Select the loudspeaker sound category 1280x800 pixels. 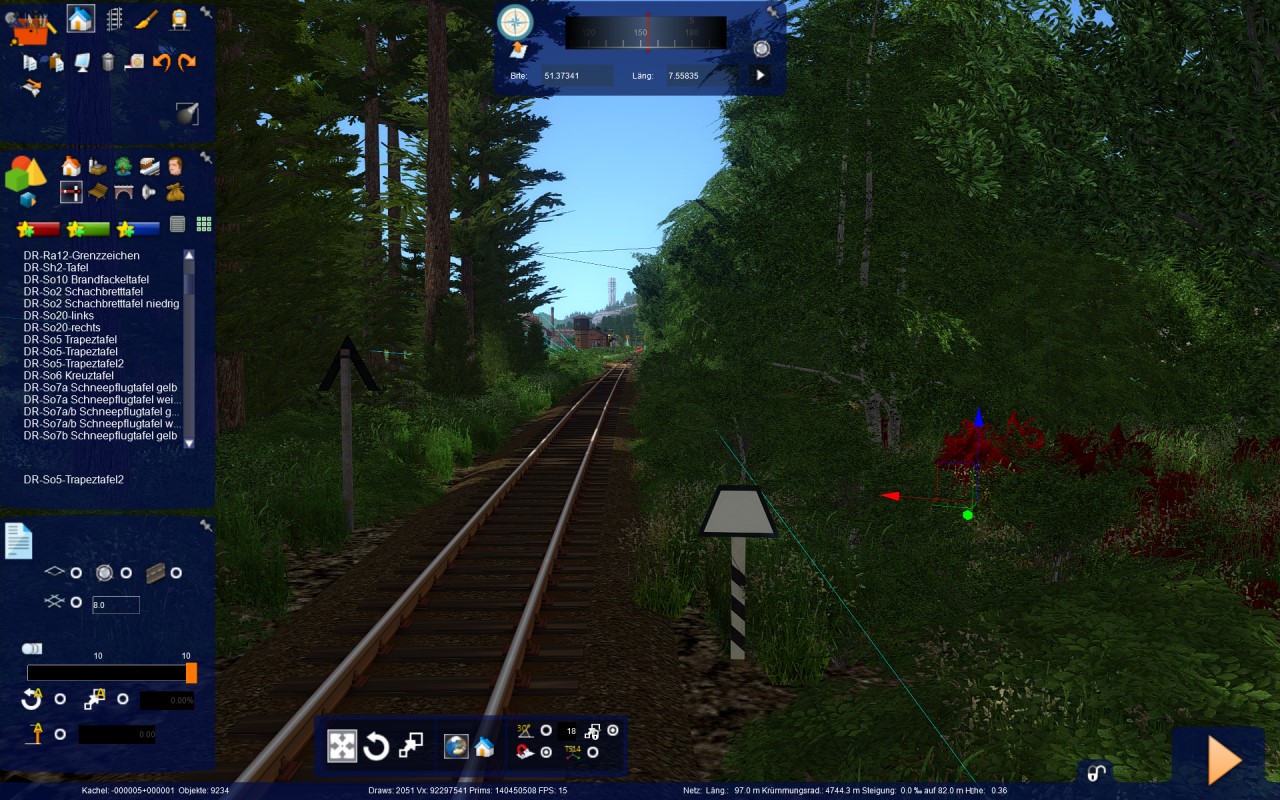click(x=149, y=192)
